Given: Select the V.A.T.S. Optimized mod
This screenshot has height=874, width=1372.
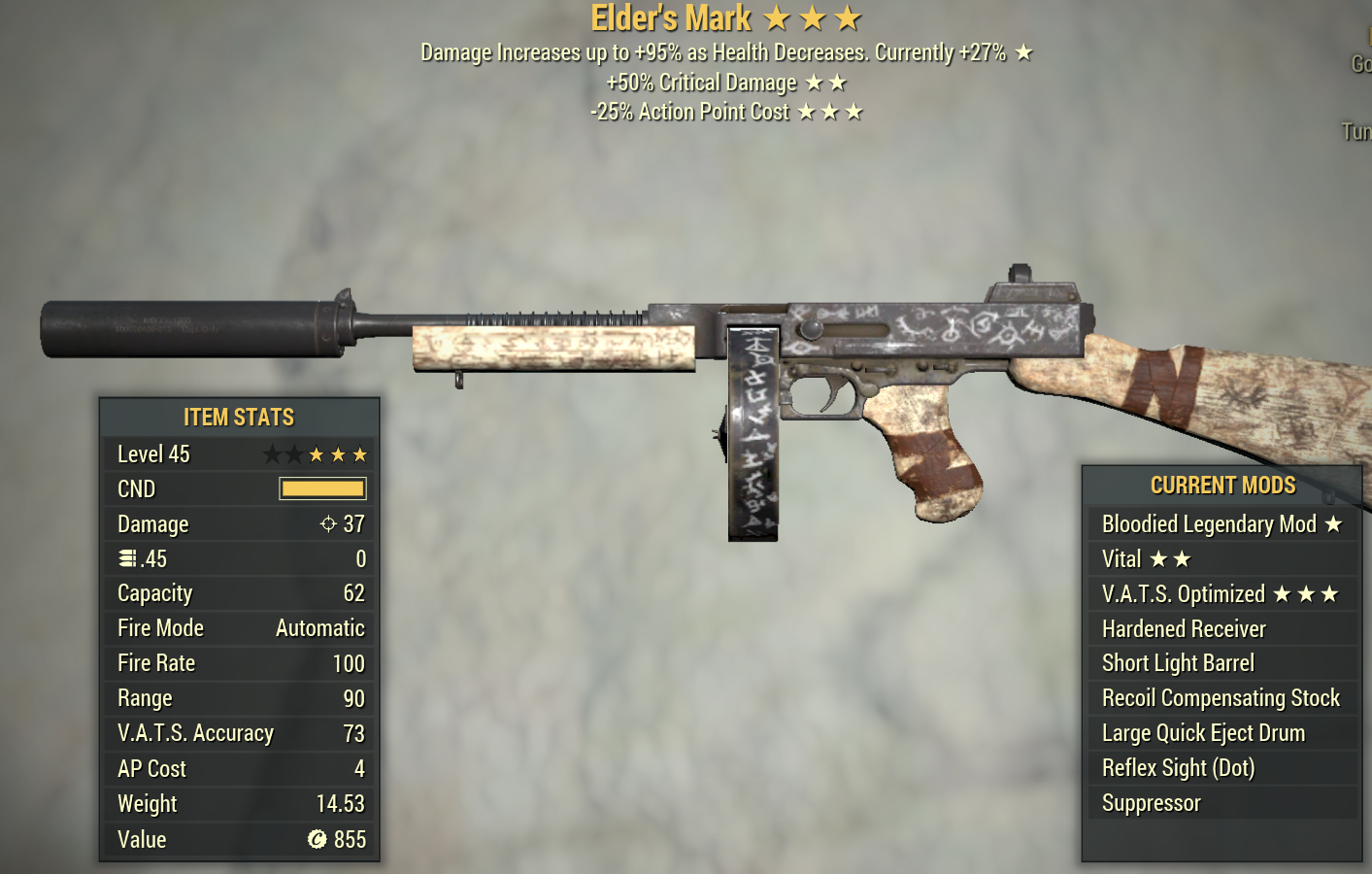Looking at the screenshot, I should pyautogui.click(x=1221, y=594).
